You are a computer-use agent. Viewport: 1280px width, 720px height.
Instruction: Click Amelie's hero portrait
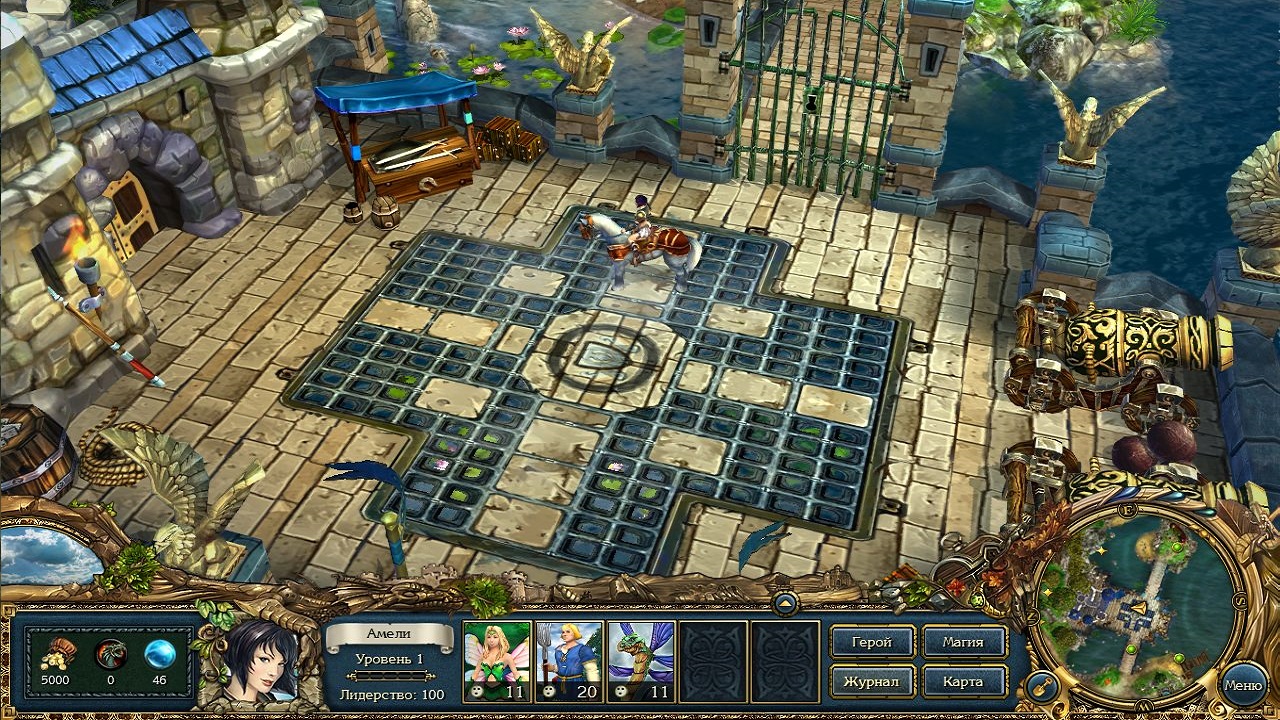click(261, 658)
